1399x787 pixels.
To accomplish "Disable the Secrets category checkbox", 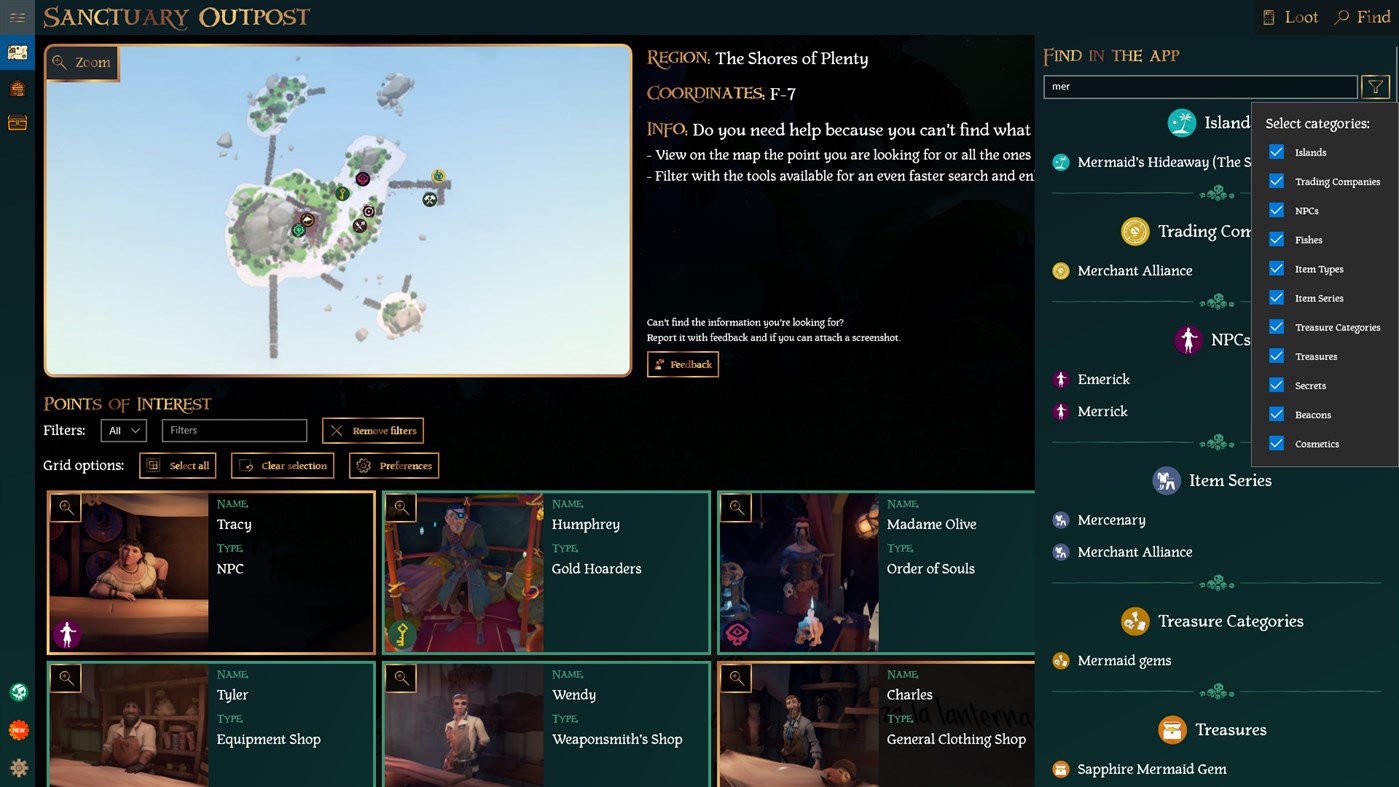I will coord(1277,385).
